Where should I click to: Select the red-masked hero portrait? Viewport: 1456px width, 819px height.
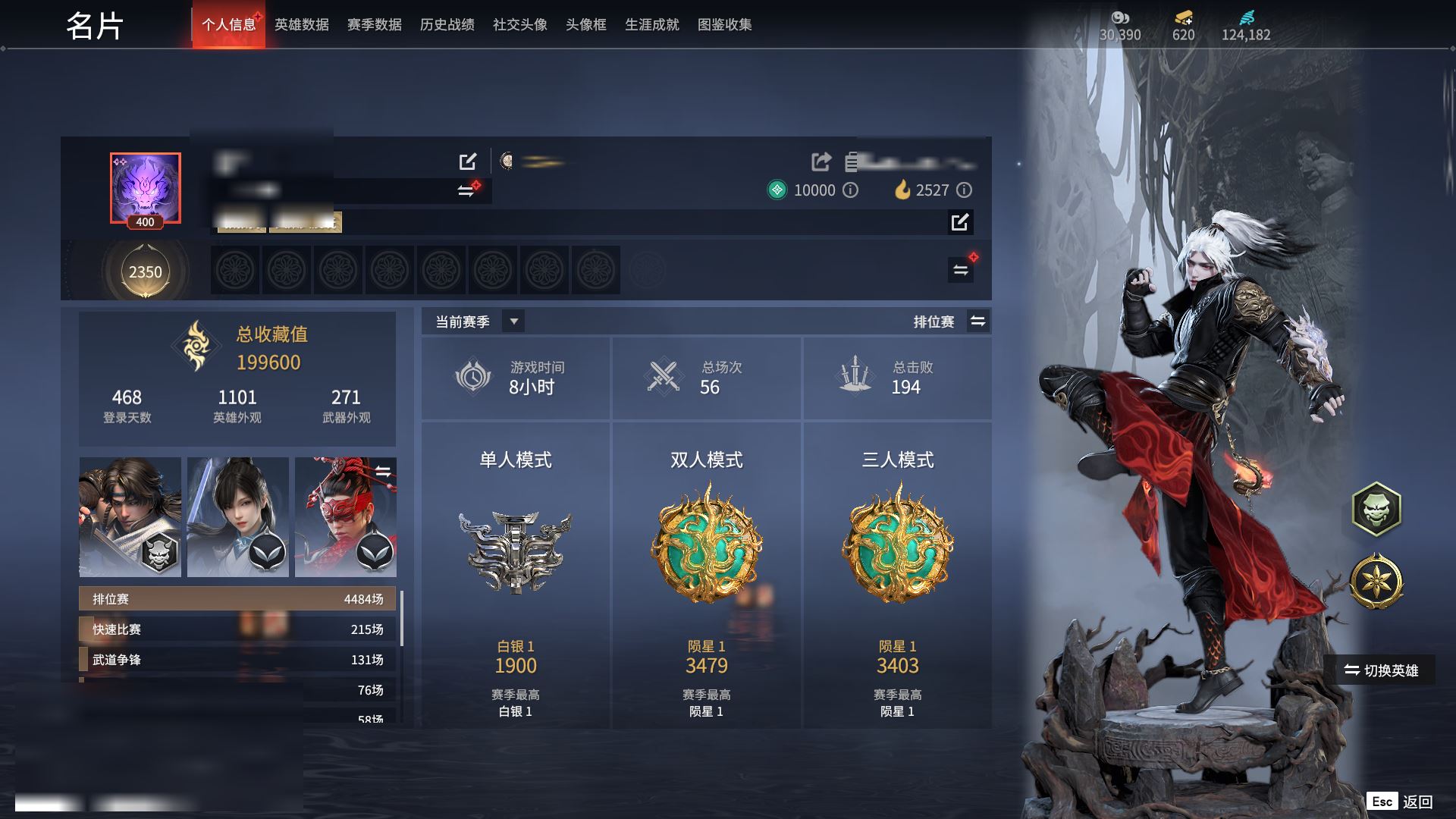[345, 516]
